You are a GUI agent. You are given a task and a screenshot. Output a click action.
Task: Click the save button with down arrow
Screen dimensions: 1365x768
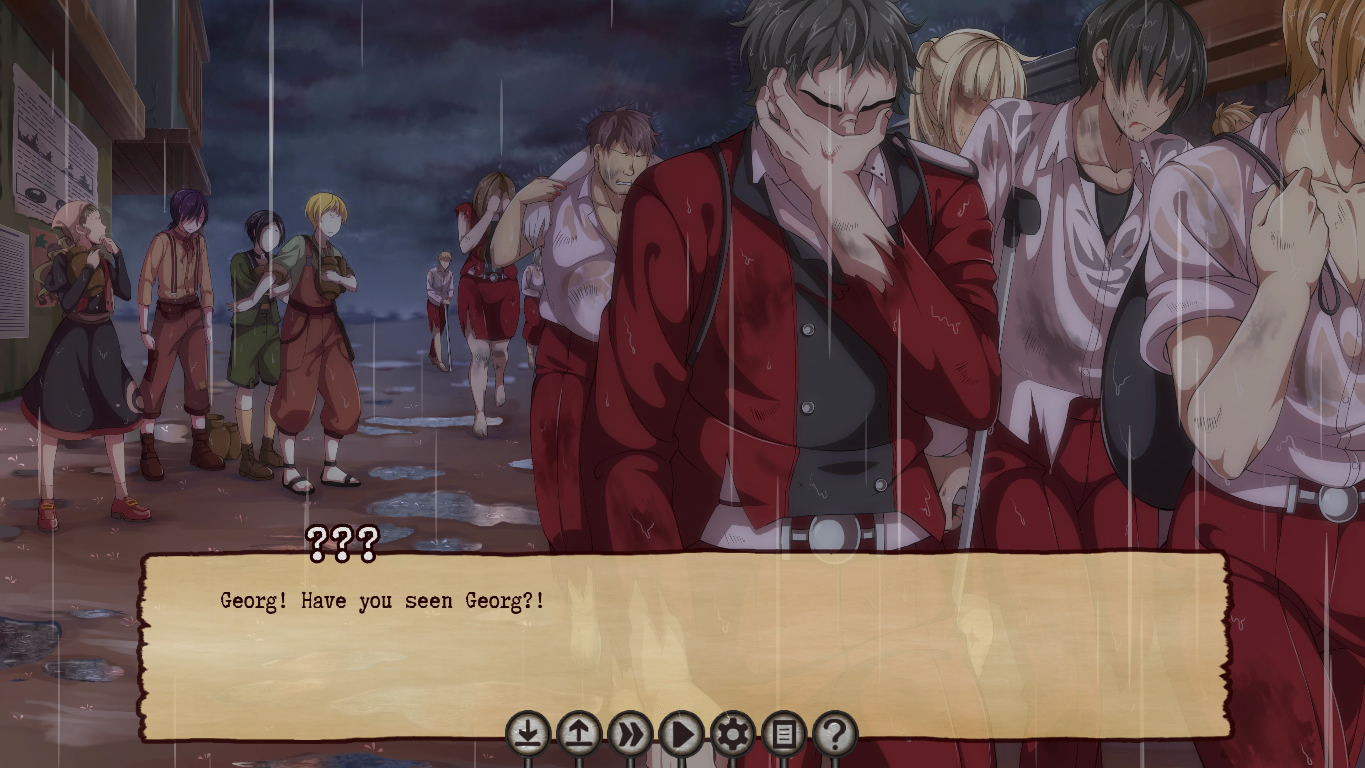[x=528, y=735]
